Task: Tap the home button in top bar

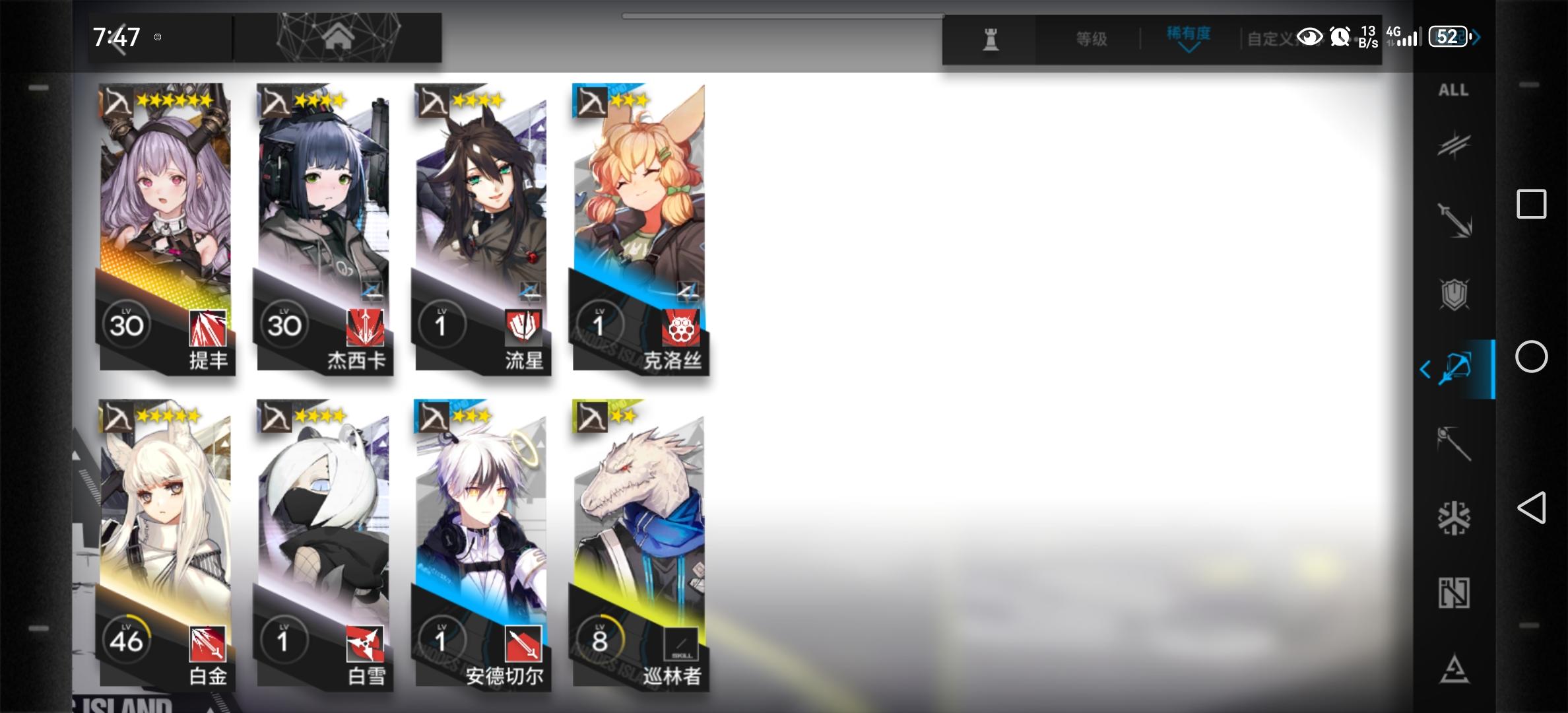Action: point(339,36)
